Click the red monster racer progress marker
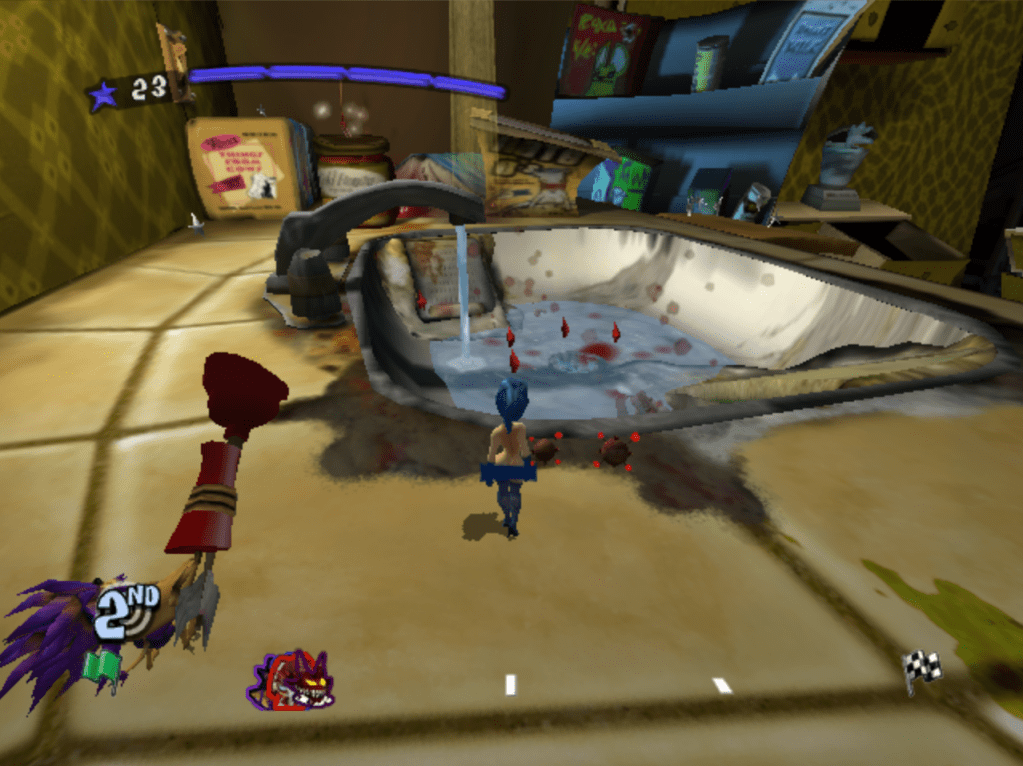 coord(292,681)
